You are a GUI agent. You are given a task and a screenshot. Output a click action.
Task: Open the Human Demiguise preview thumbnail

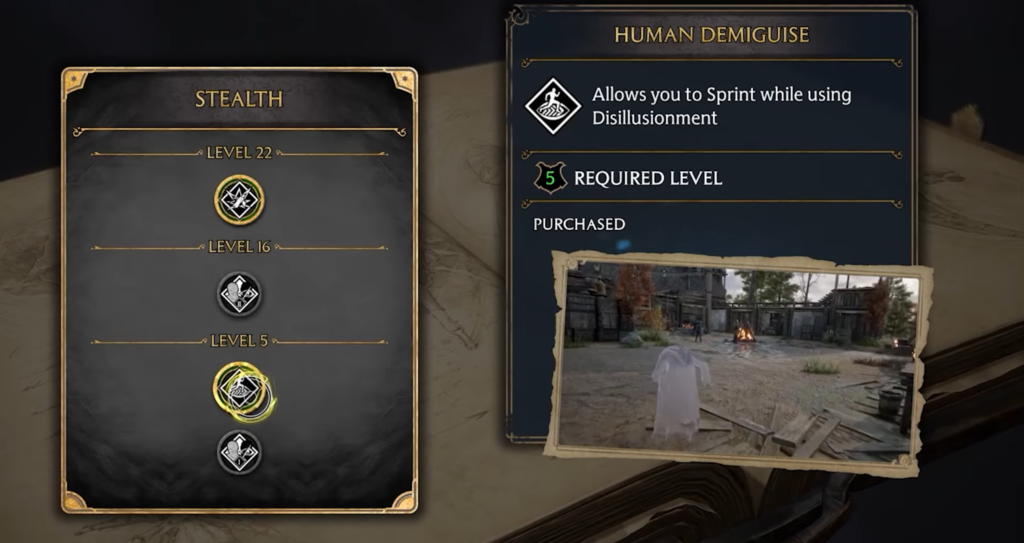click(738, 362)
